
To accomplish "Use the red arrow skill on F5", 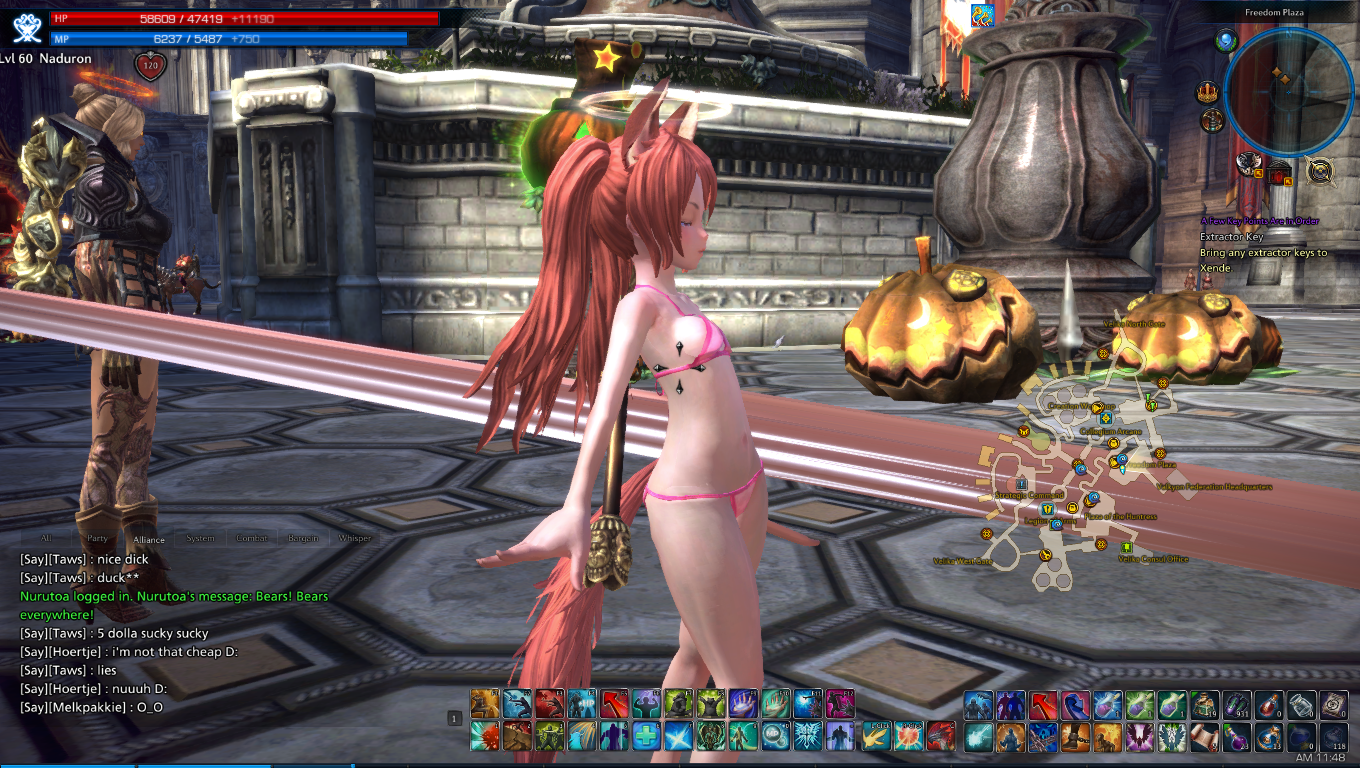I will tap(614, 703).
